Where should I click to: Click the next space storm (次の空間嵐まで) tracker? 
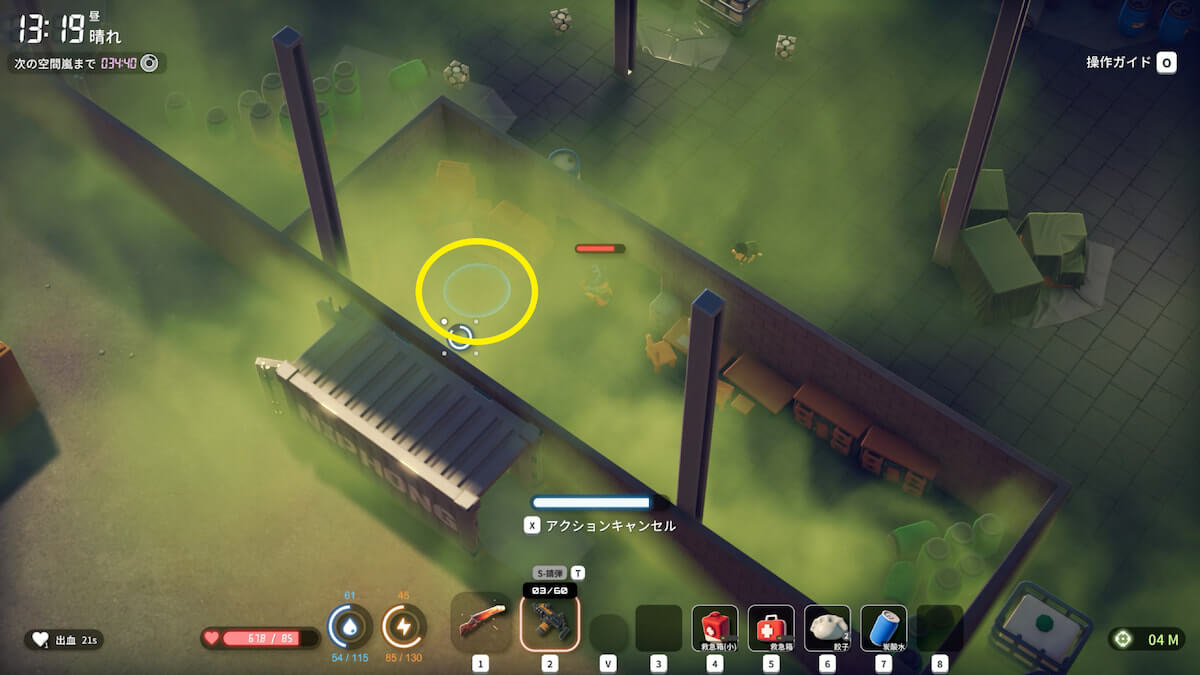click(x=85, y=64)
